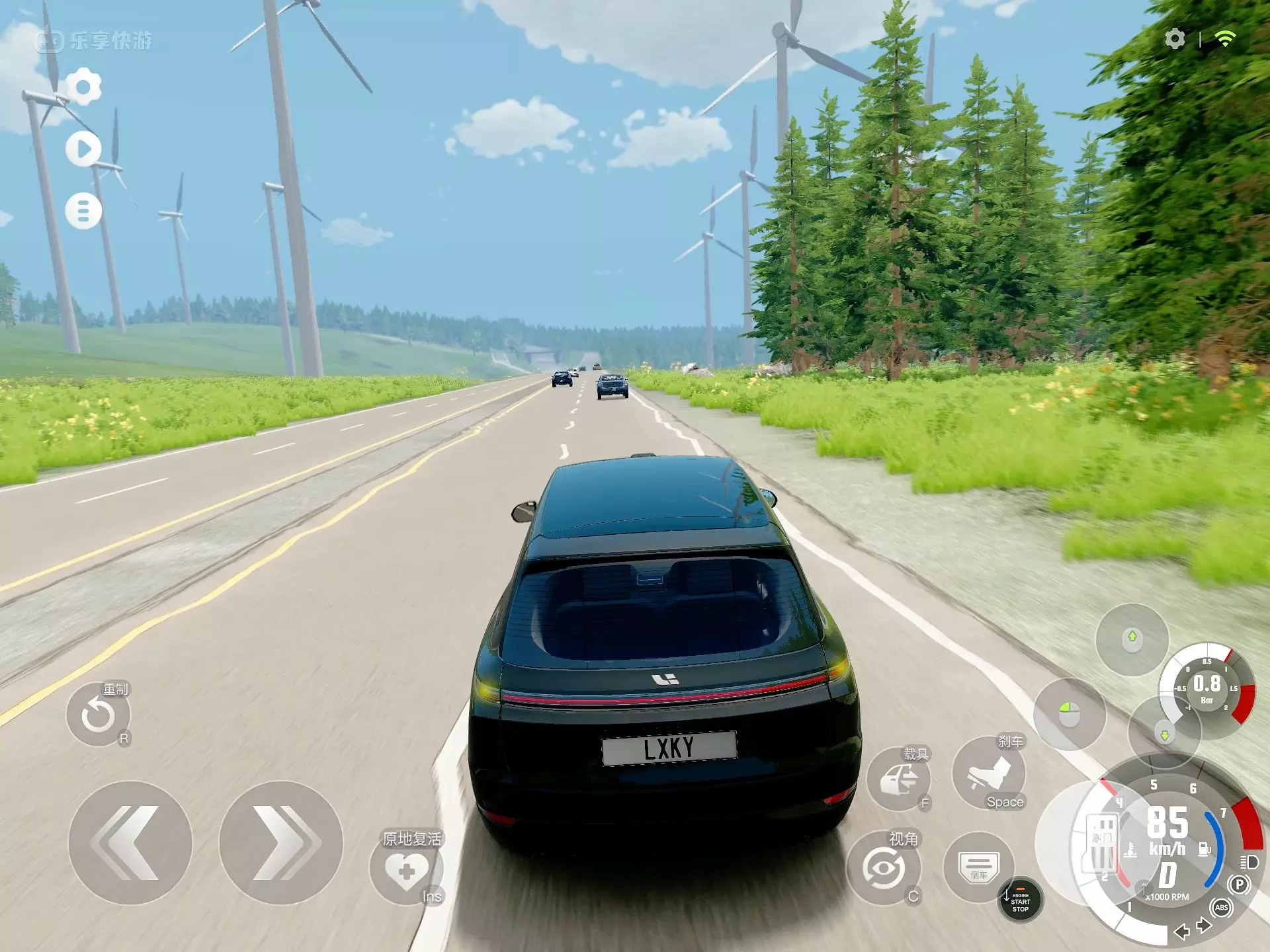
Task: Tap the 乐享快游 overlay logo
Action: tap(95, 42)
